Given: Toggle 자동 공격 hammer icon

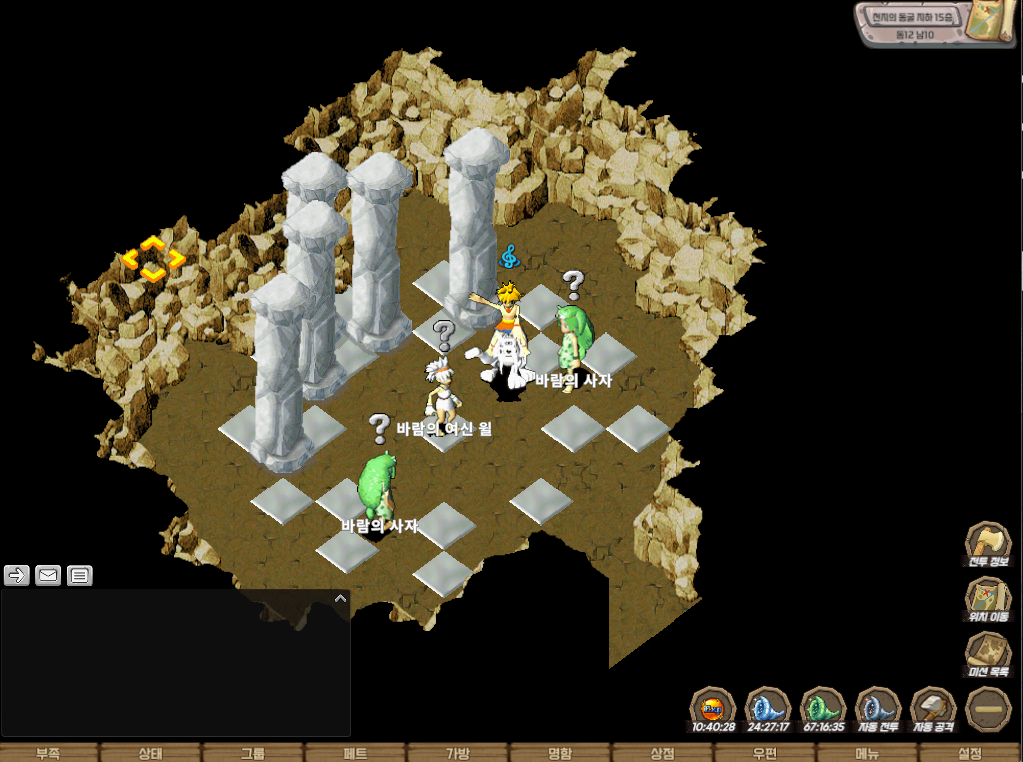Looking at the screenshot, I should [x=934, y=708].
